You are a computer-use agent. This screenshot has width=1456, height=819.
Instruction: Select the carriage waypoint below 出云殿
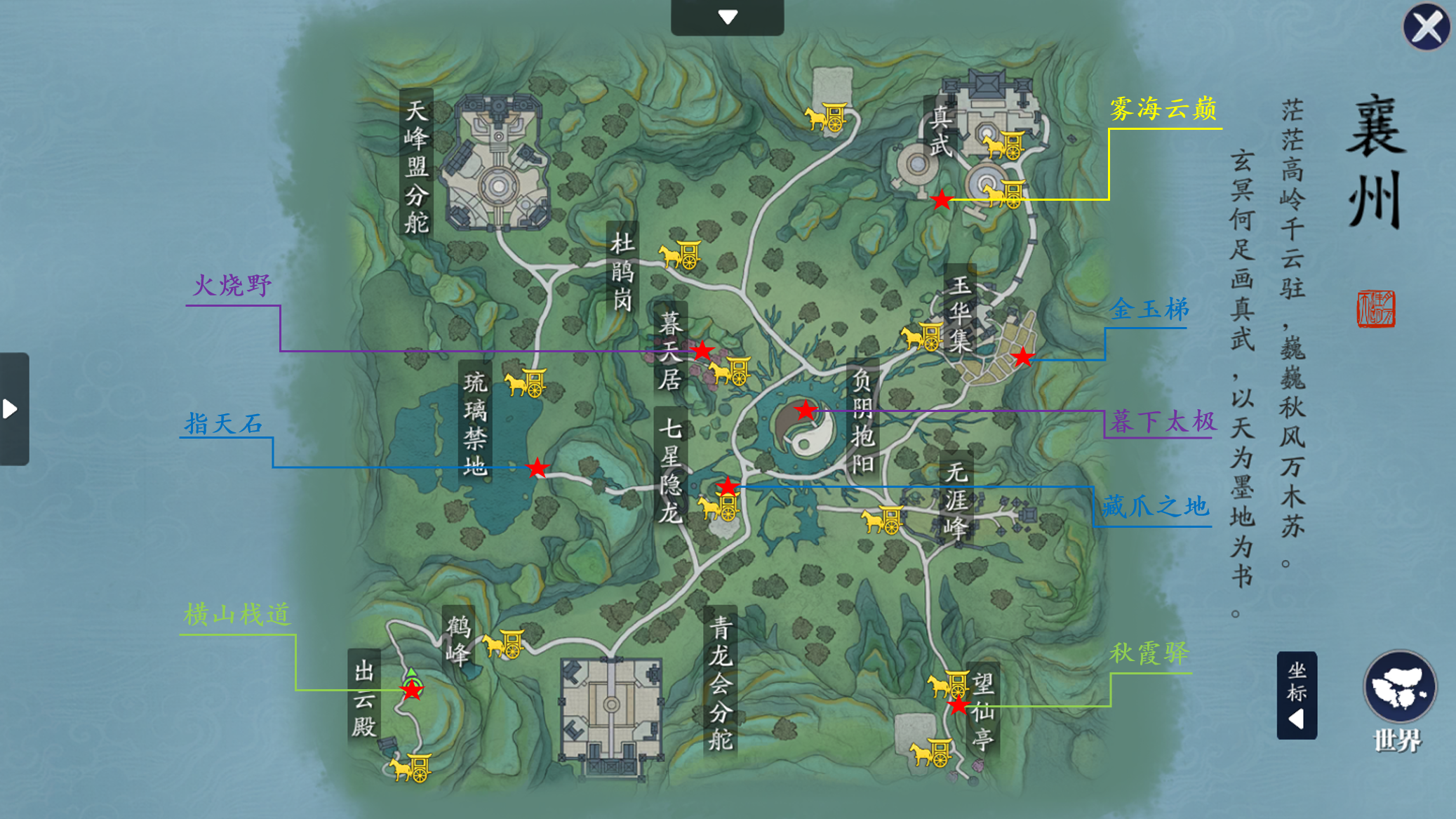(410, 768)
